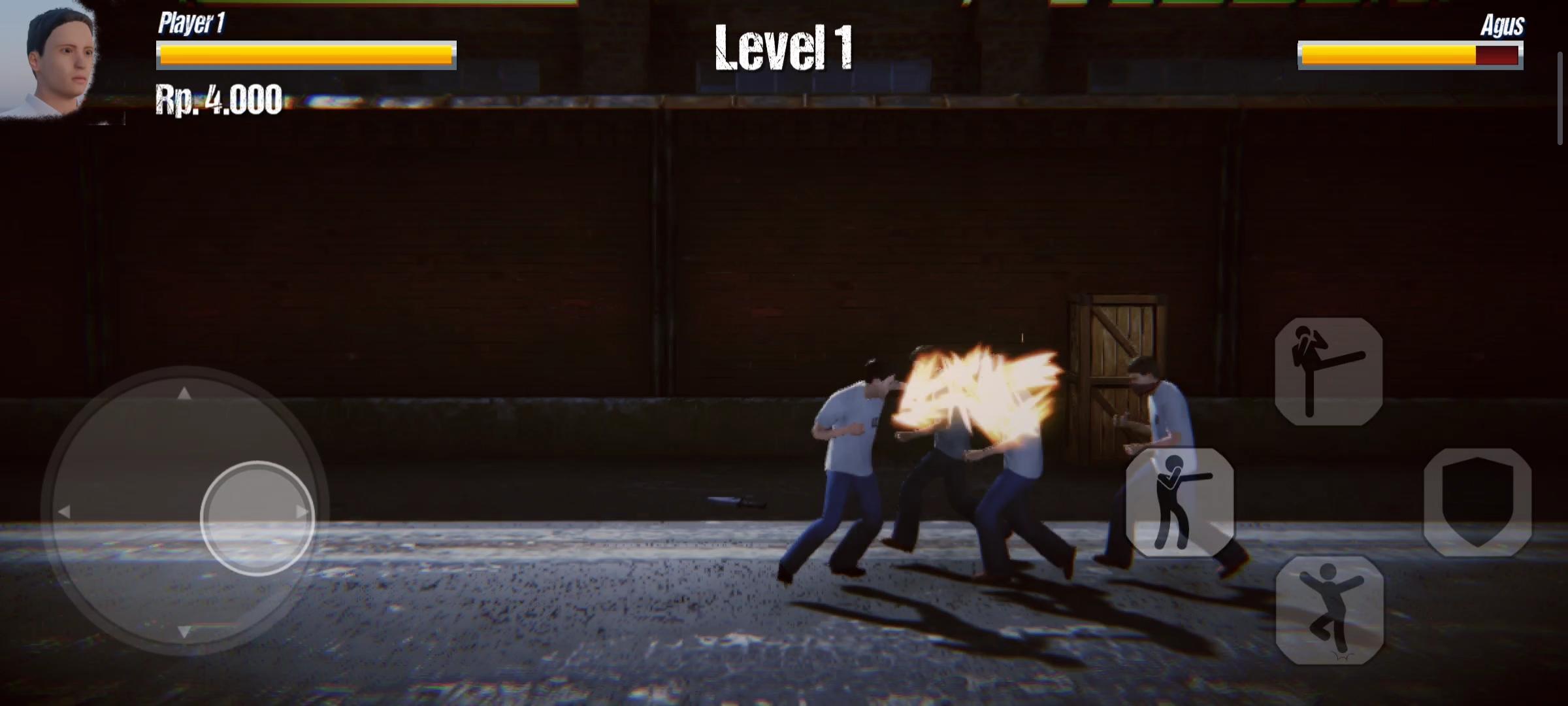Click the Level 1 title text
Screen dimensions: 1568x706
click(784, 49)
